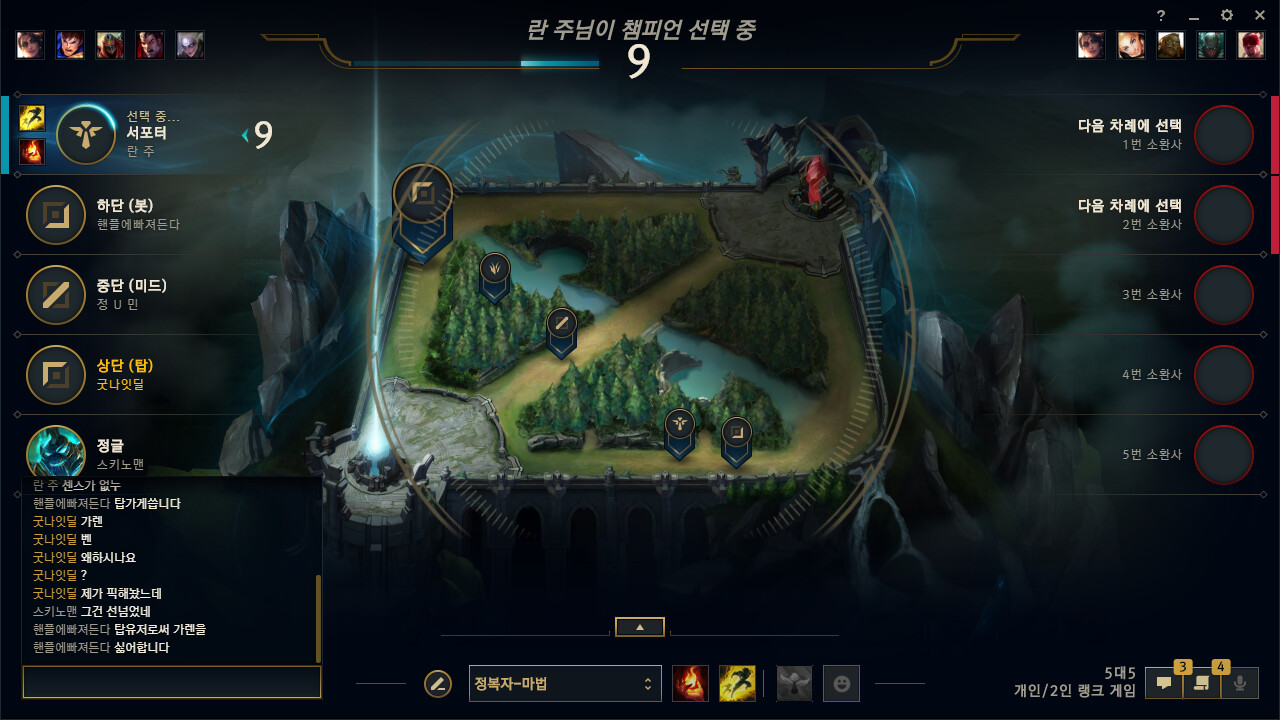
Task: Collapse the chat panel with the arrow button
Action: (x=639, y=627)
